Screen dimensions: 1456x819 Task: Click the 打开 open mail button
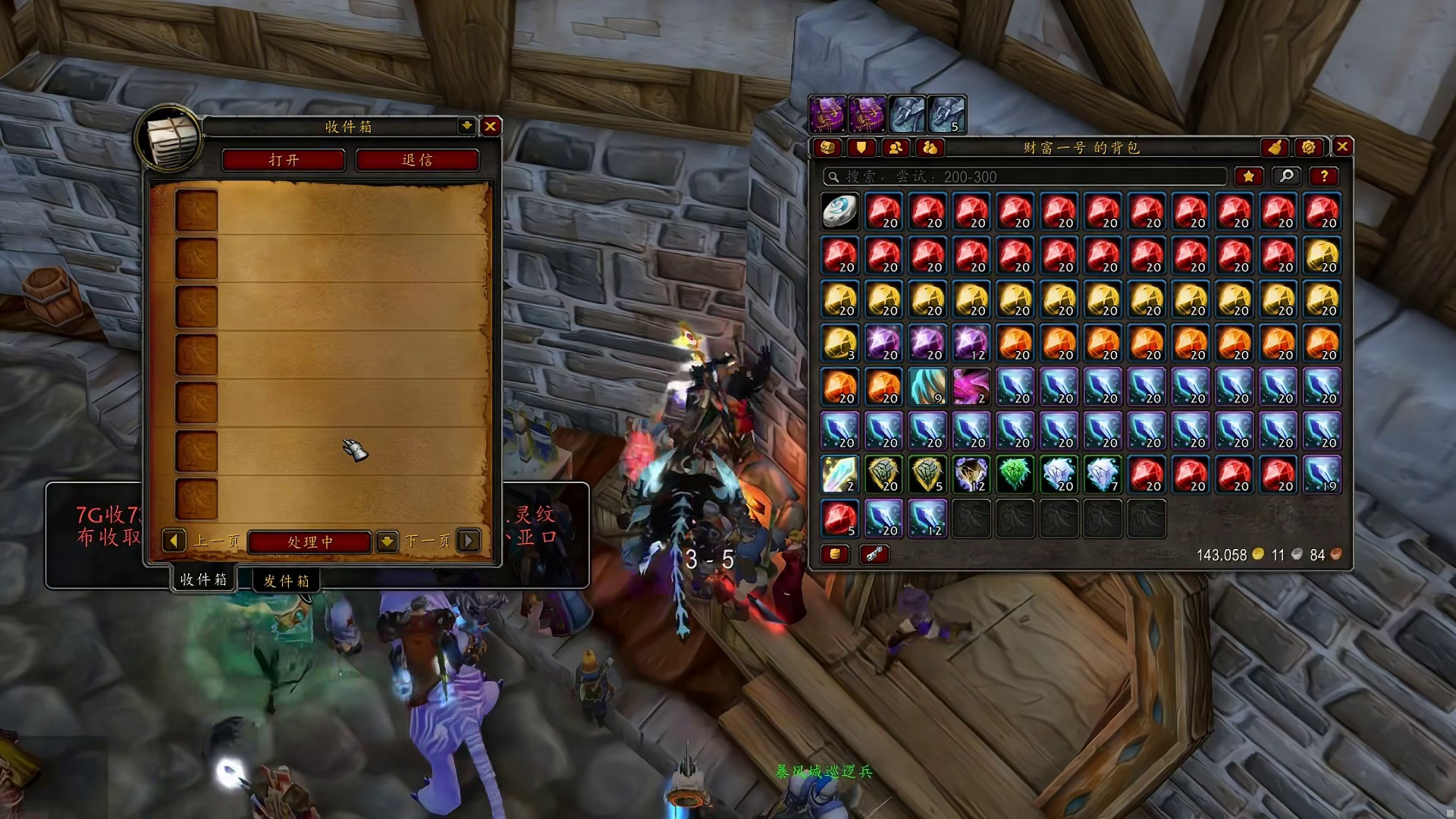[x=284, y=160]
